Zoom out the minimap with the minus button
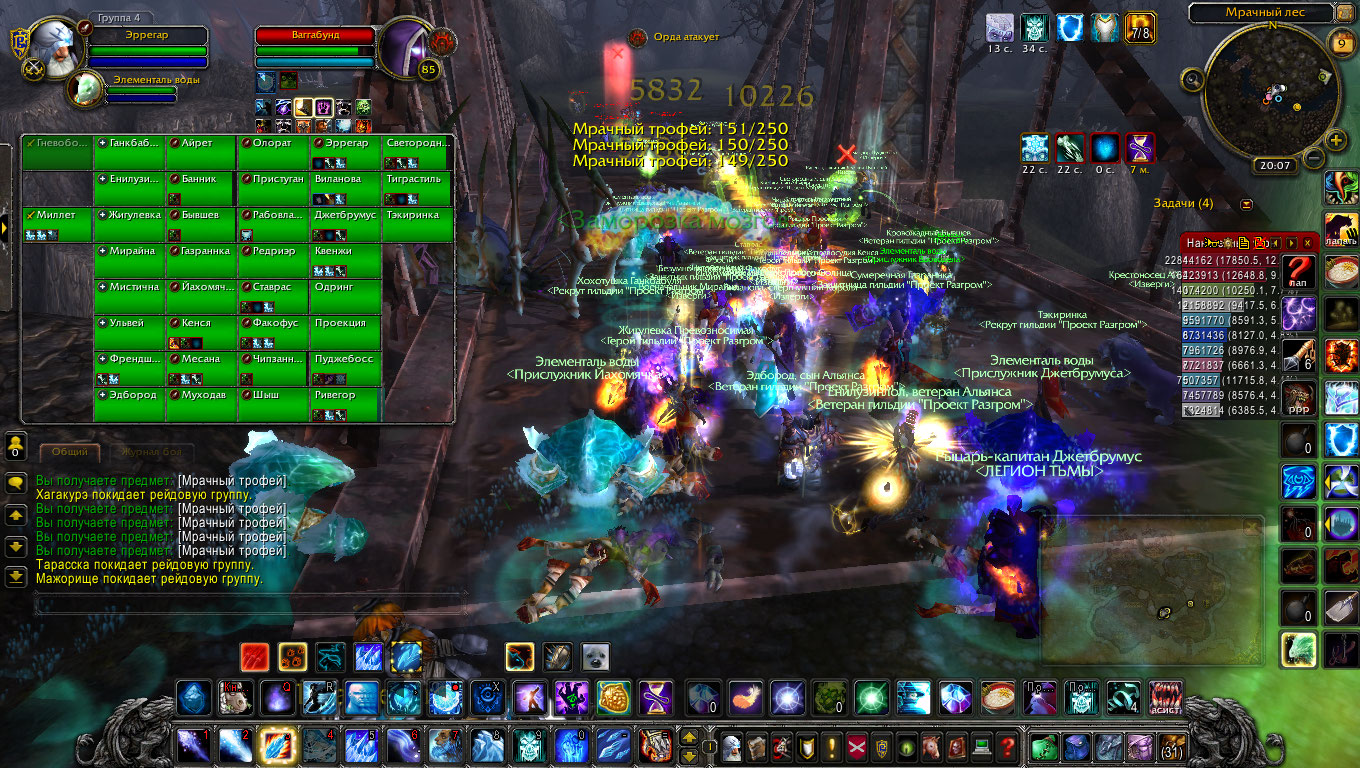 1314,158
